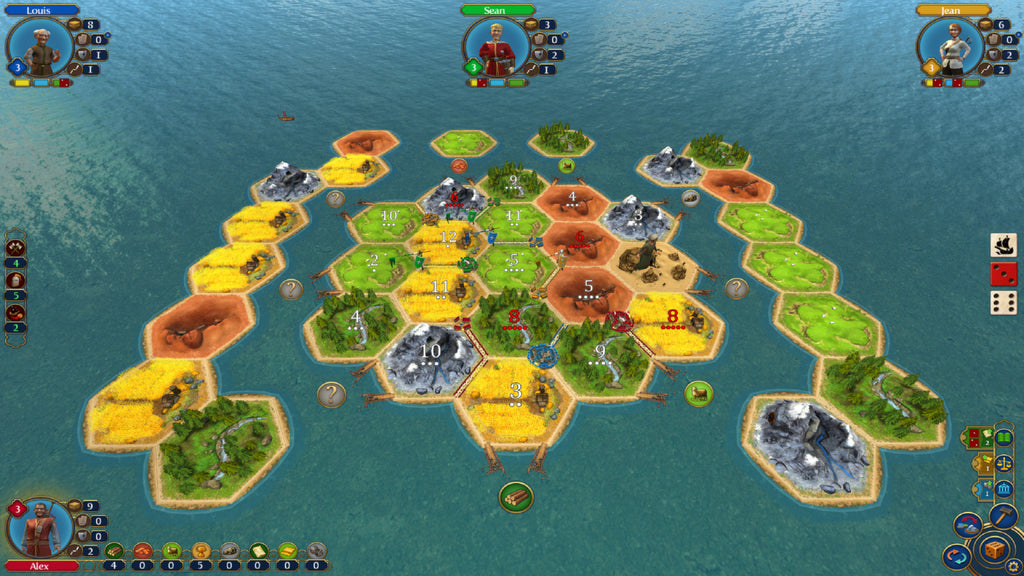Roll the dice with the orange die button

(x=994, y=550)
